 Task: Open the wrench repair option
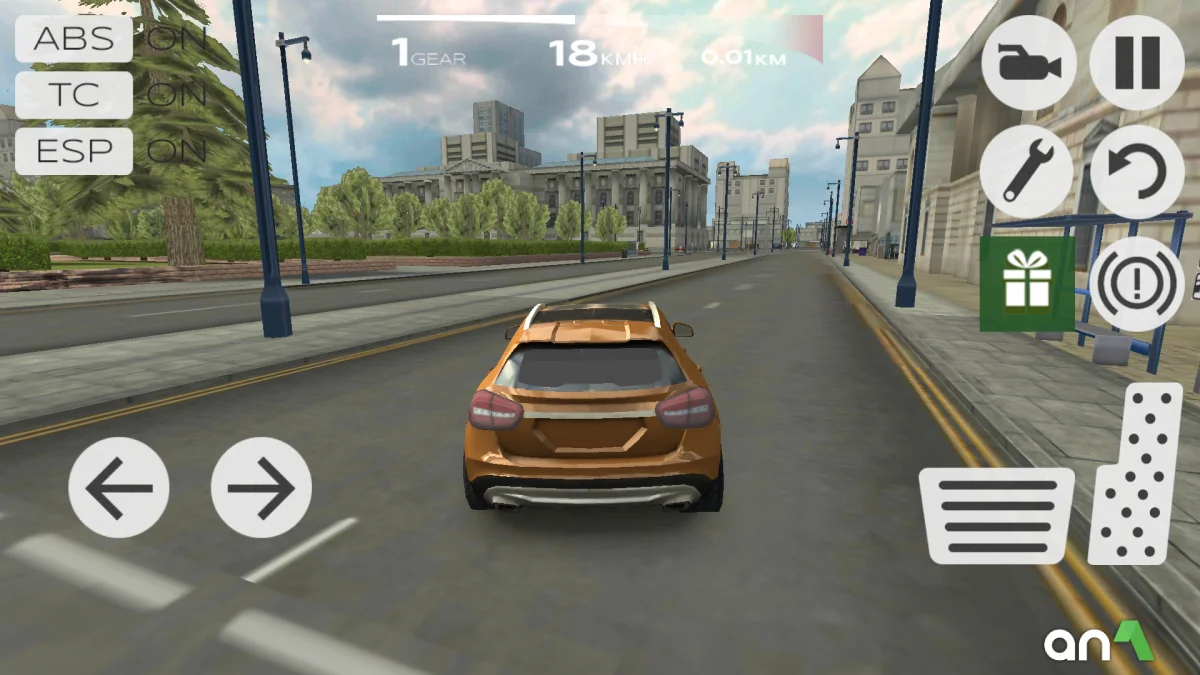point(1027,172)
